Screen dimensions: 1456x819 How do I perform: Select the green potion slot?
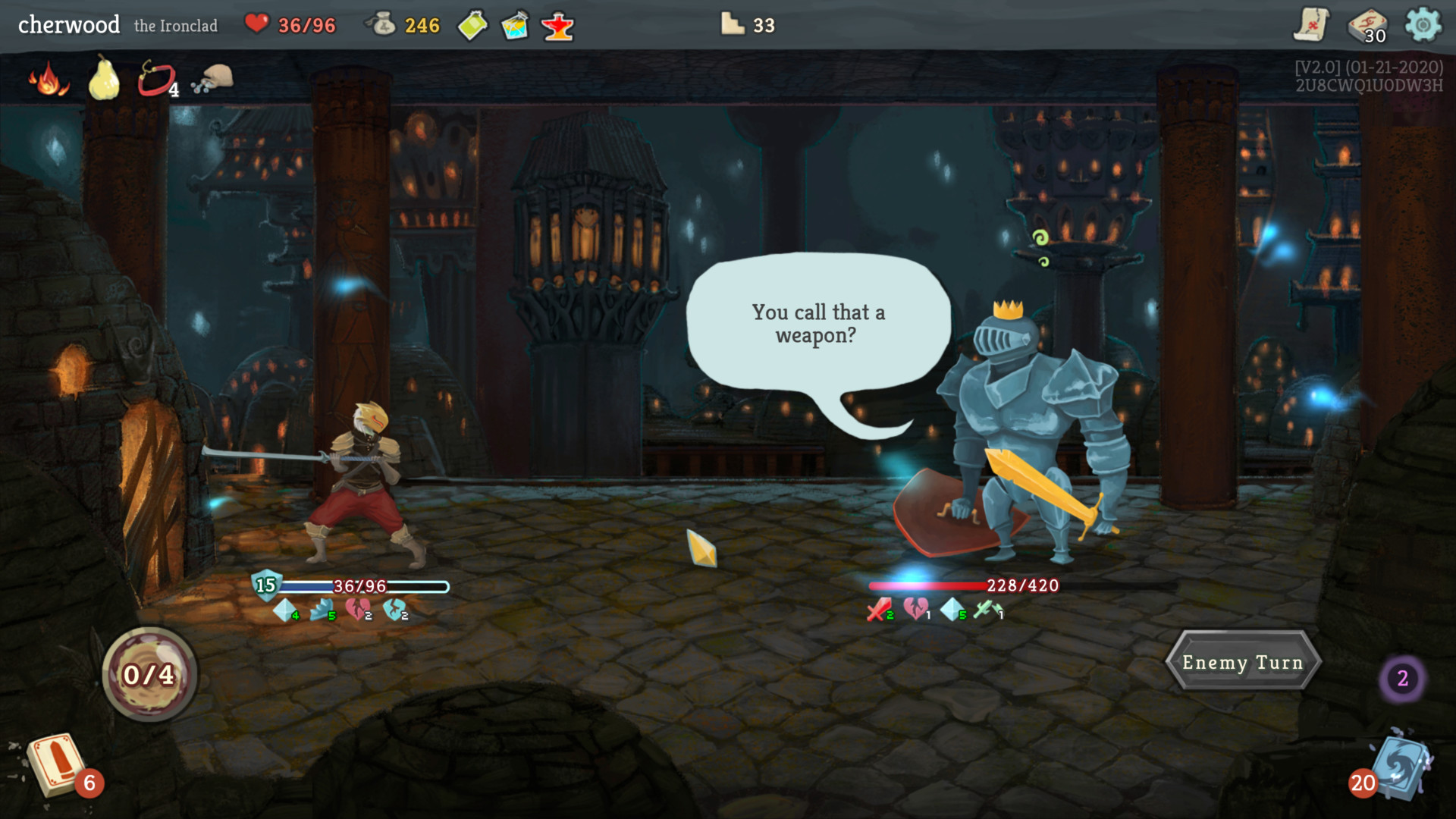click(472, 26)
